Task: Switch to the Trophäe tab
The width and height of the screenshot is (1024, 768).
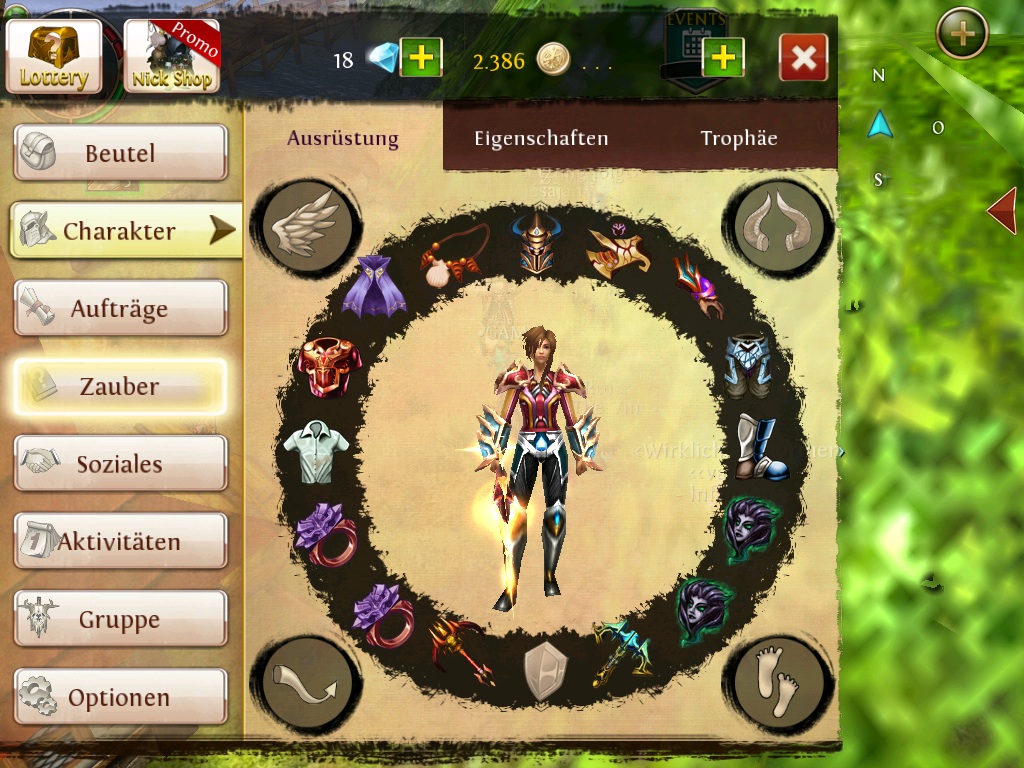Action: click(739, 139)
